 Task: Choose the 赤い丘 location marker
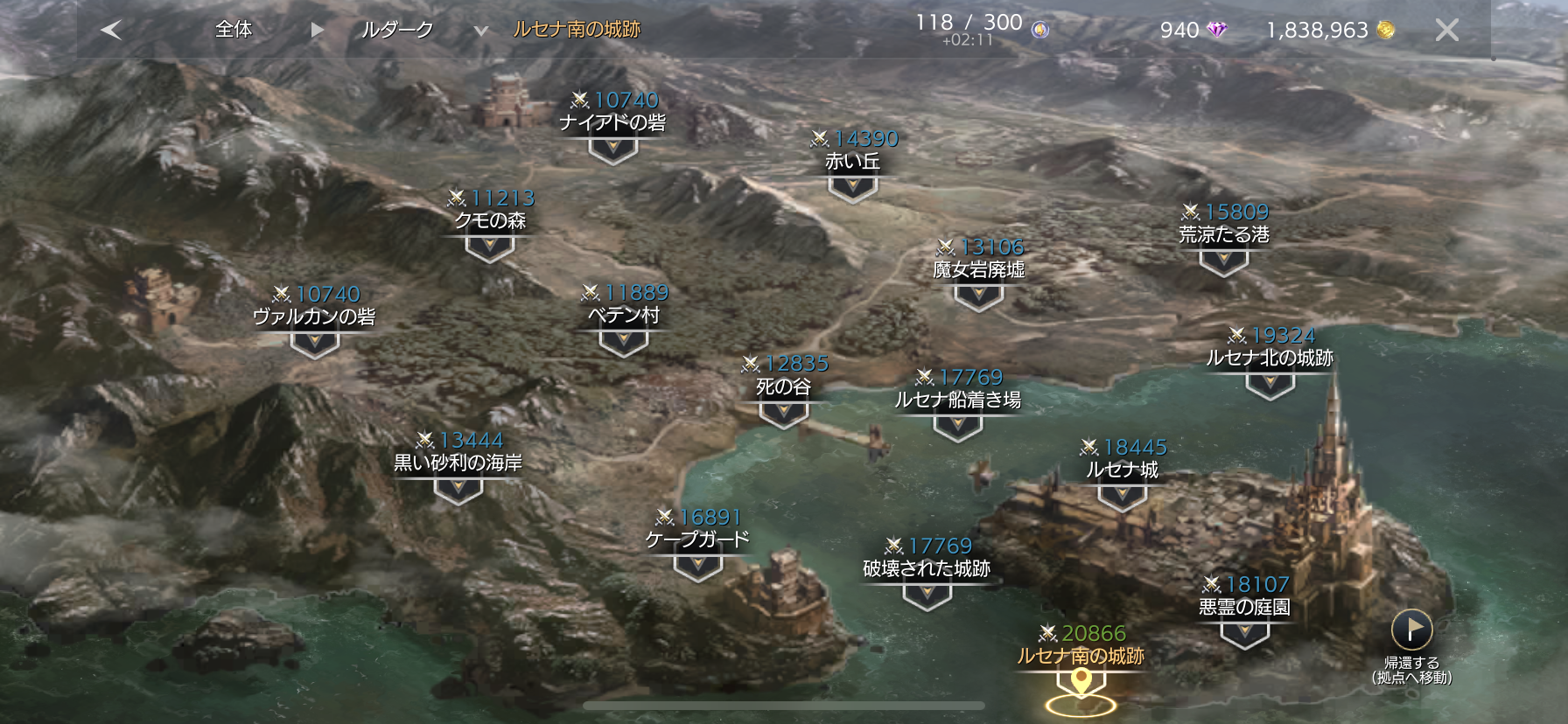852,187
